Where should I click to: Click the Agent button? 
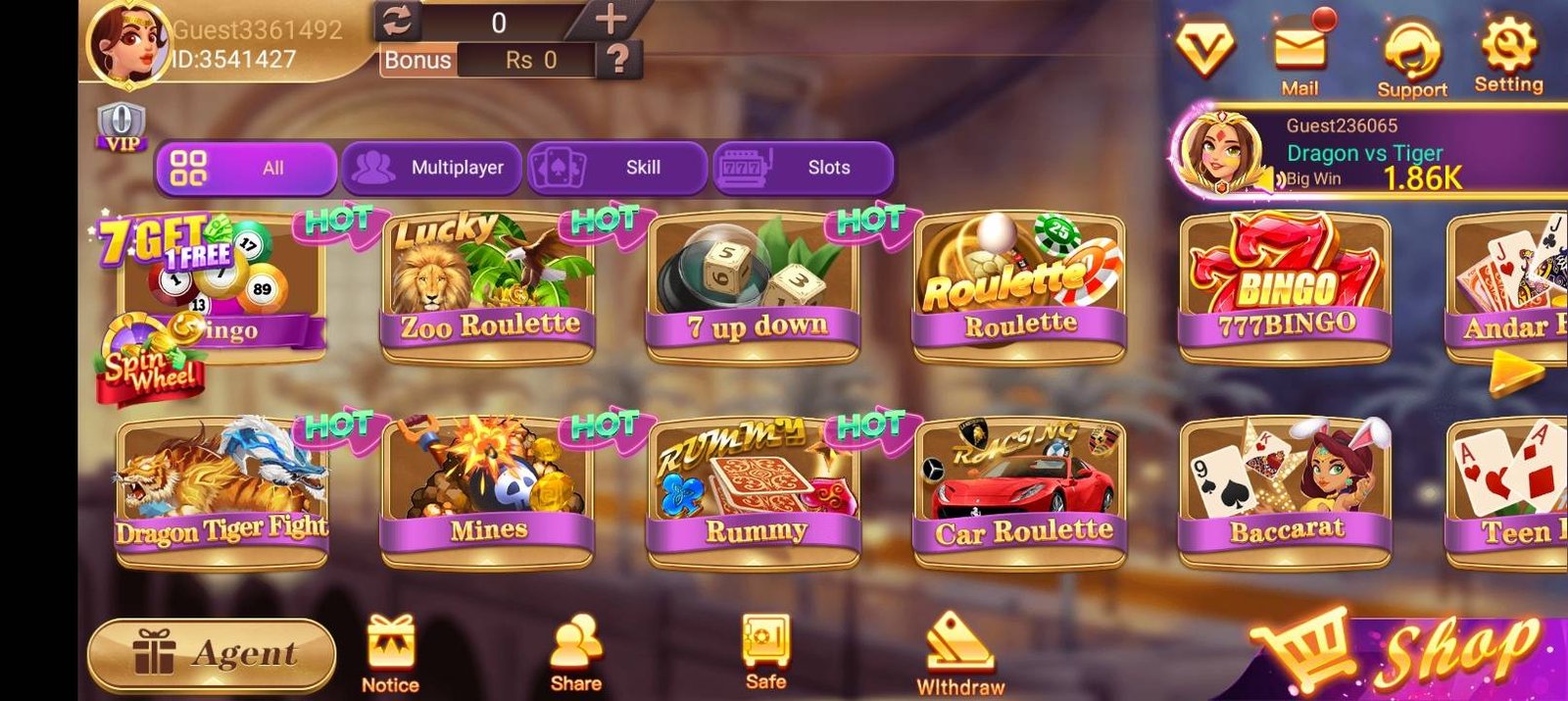pyautogui.click(x=212, y=655)
